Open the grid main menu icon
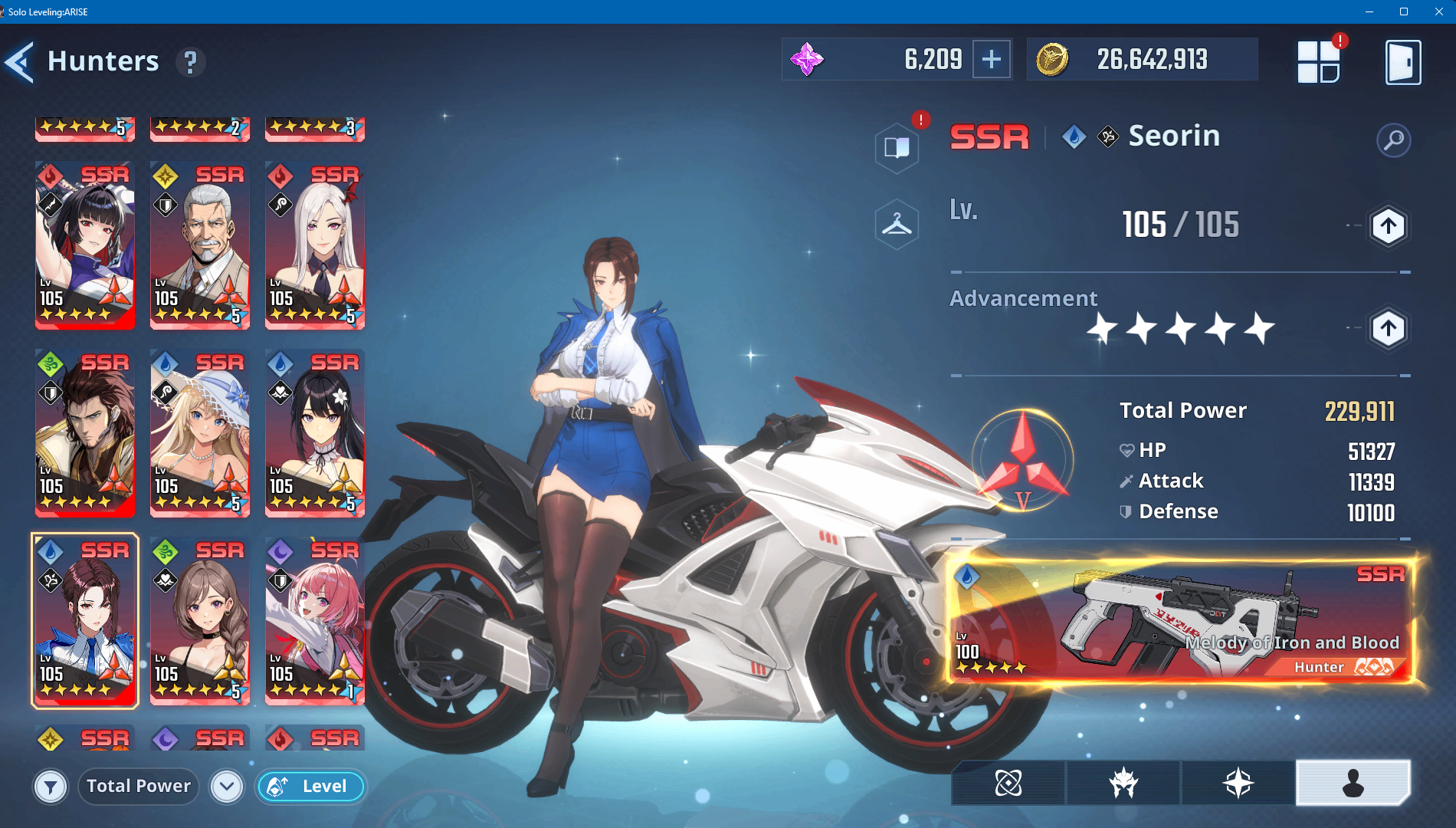This screenshot has width=1456, height=828. pyautogui.click(x=1318, y=62)
